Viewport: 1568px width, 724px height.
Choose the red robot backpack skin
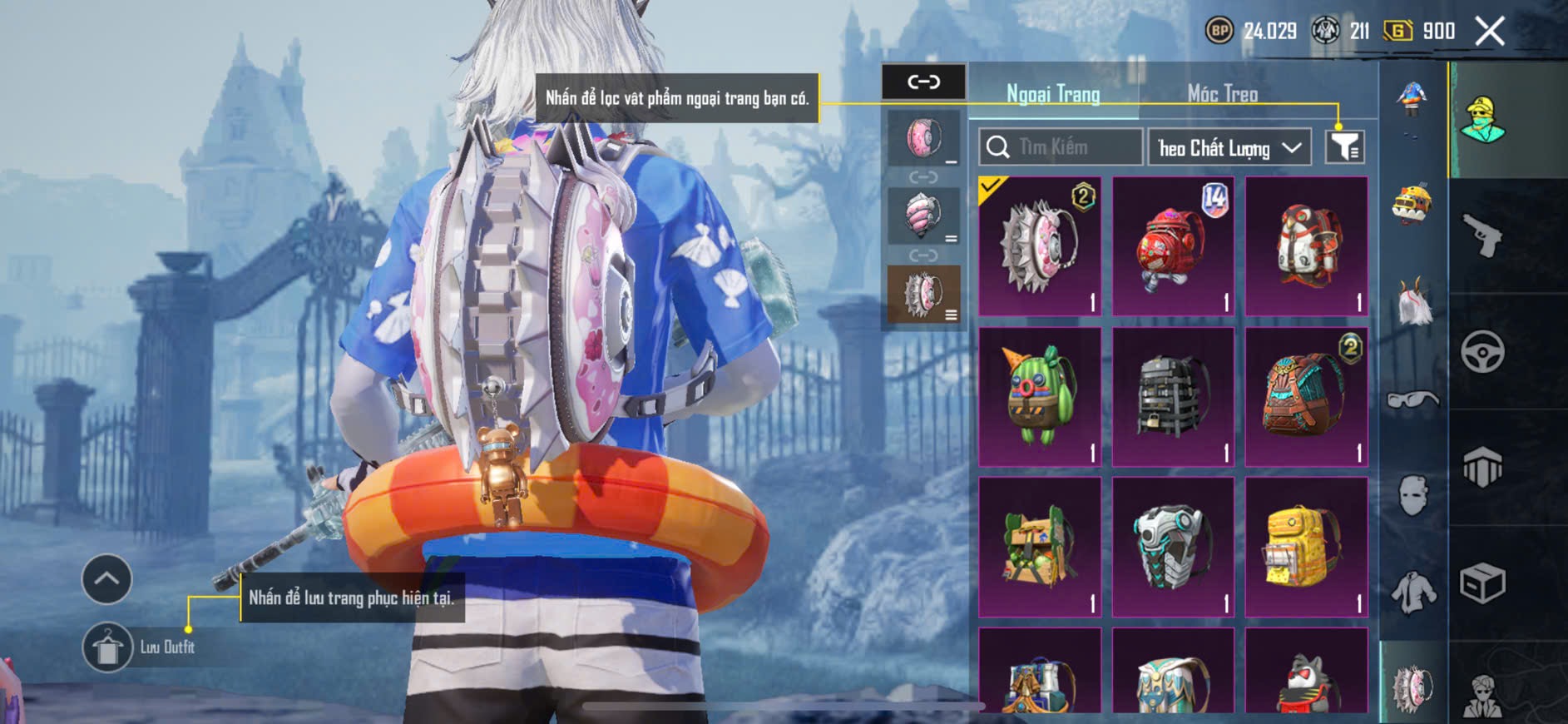pyautogui.click(x=1173, y=246)
